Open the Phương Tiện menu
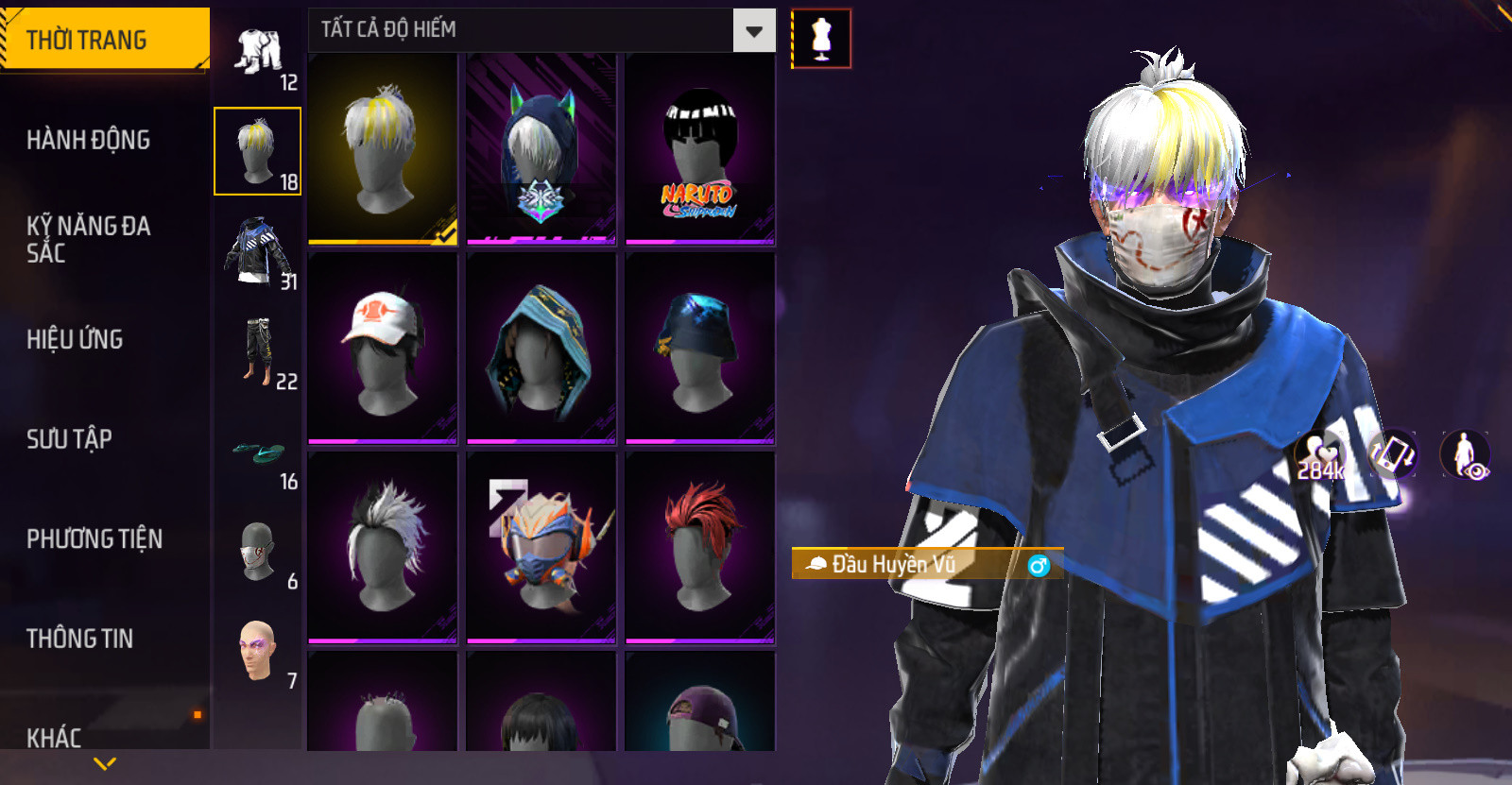 click(94, 538)
